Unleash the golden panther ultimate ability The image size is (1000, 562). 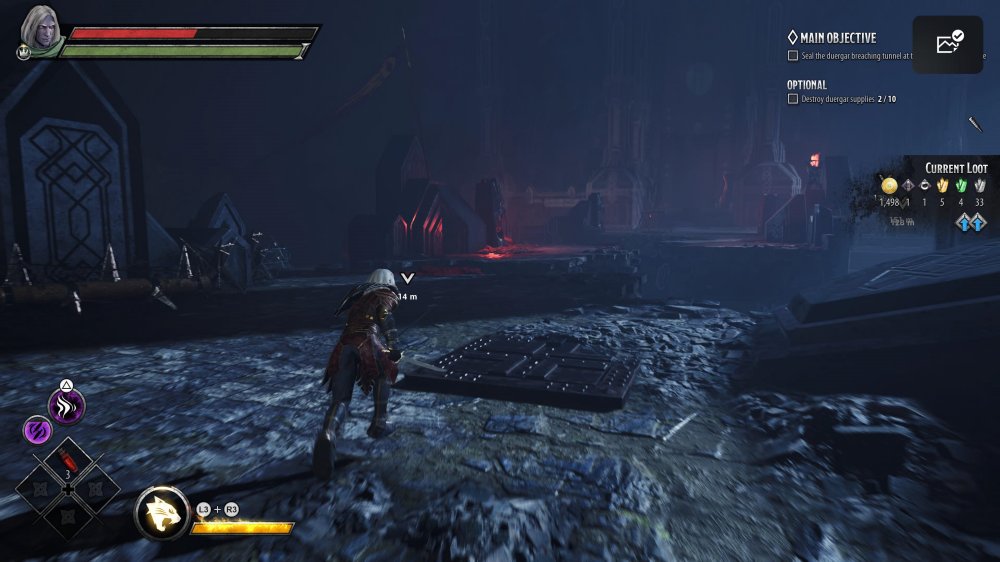(162, 513)
